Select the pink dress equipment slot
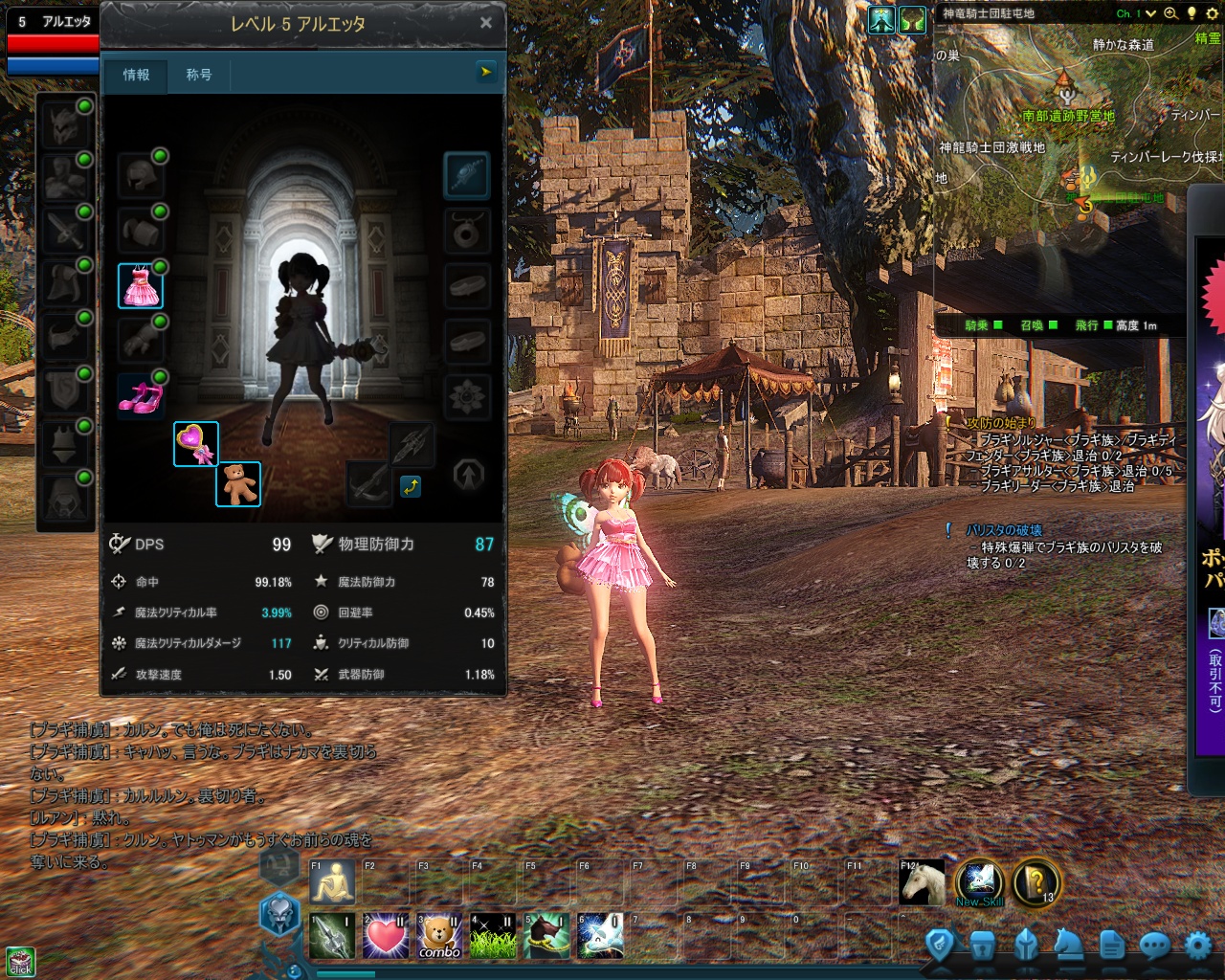This screenshot has width=1225, height=980. pos(141,286)
